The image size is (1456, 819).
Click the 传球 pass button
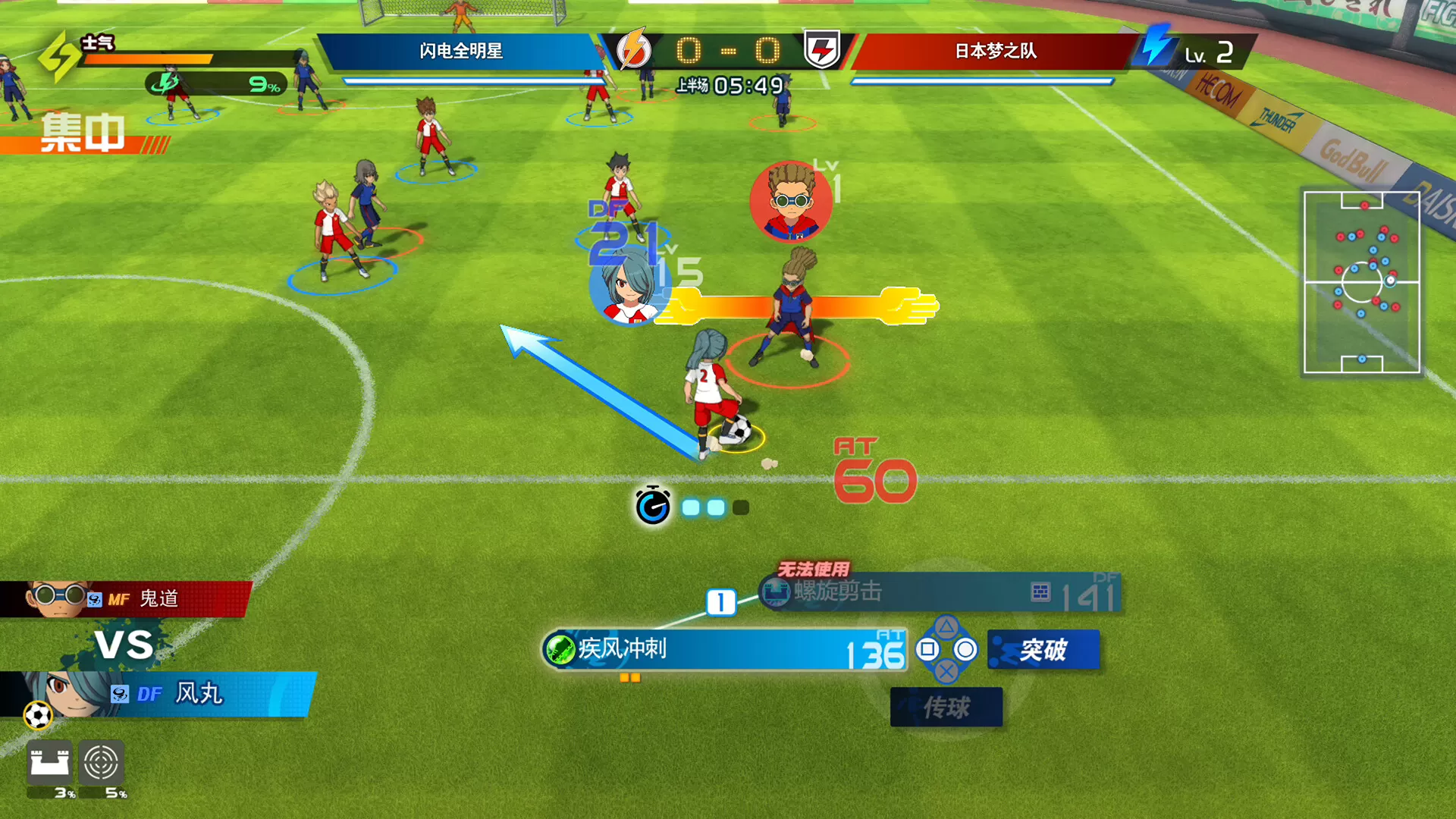pyautogui.click(x=946, y=705)
